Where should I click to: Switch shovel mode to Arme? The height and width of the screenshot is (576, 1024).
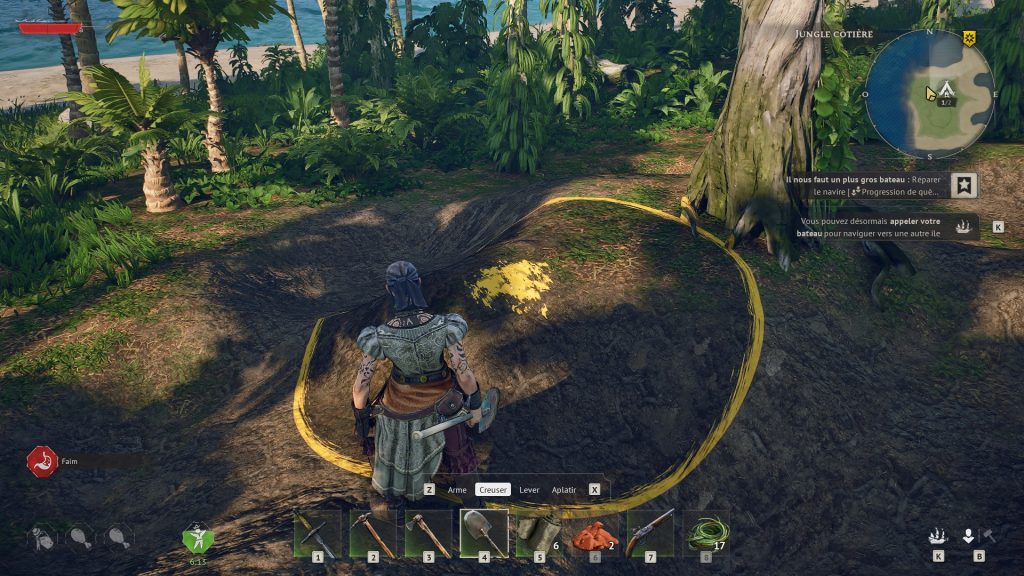pyautogui.click(x=457, y=490)
